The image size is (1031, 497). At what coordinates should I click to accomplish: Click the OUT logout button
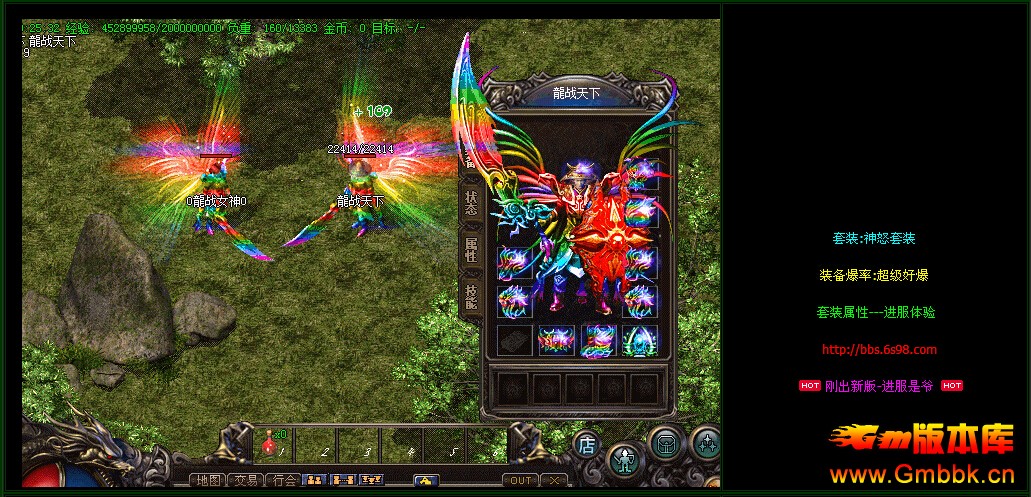(521, 481)
